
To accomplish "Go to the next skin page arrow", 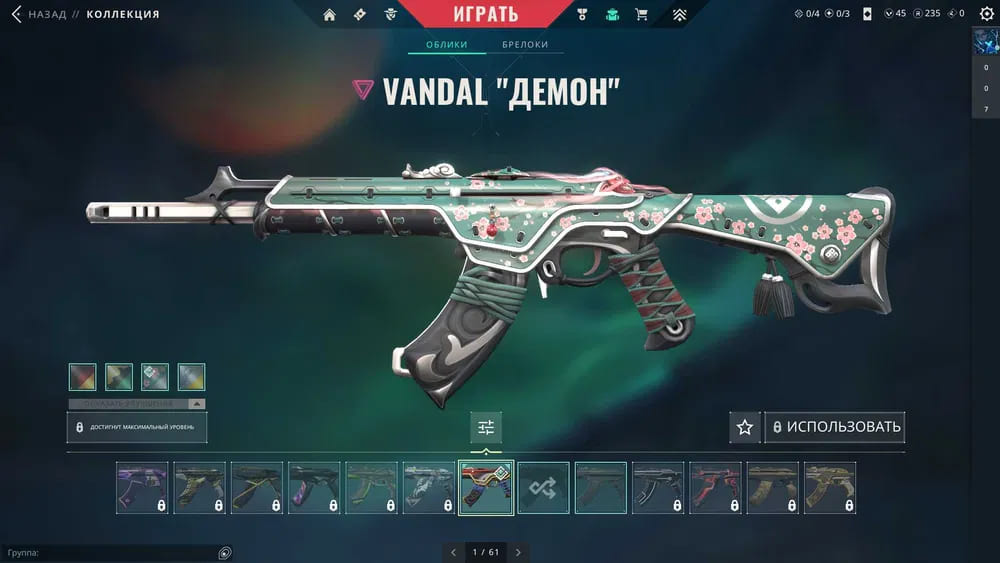I will click(518, 552).
